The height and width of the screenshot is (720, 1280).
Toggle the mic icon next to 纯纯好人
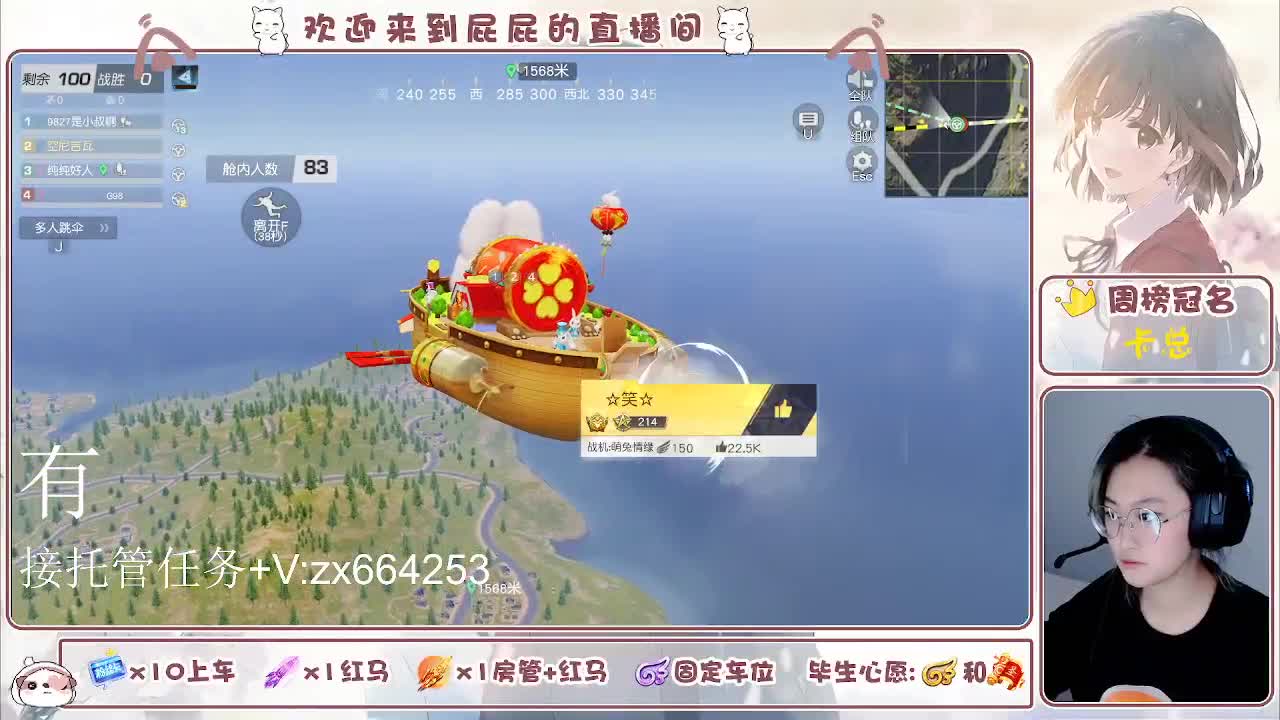tap(120, 169)
